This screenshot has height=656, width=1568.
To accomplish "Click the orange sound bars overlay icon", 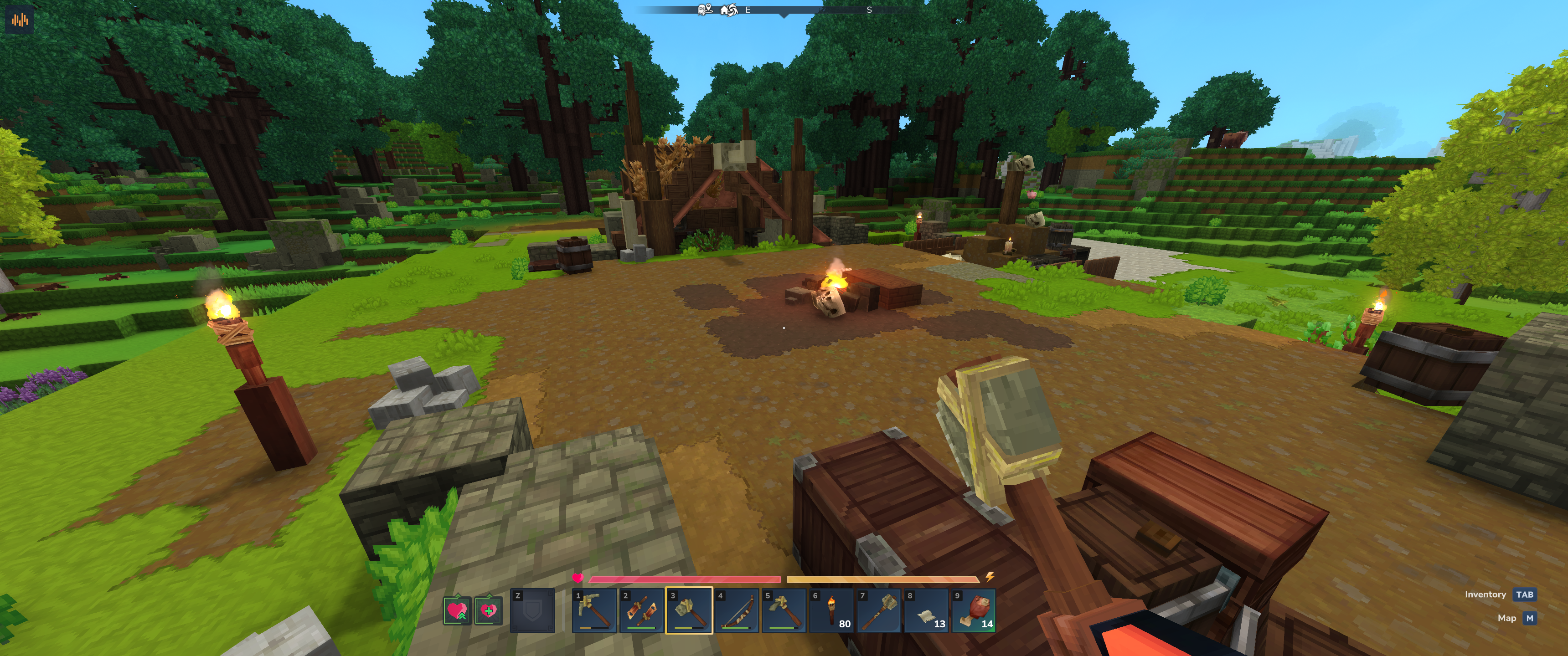I will coord(20,20).
